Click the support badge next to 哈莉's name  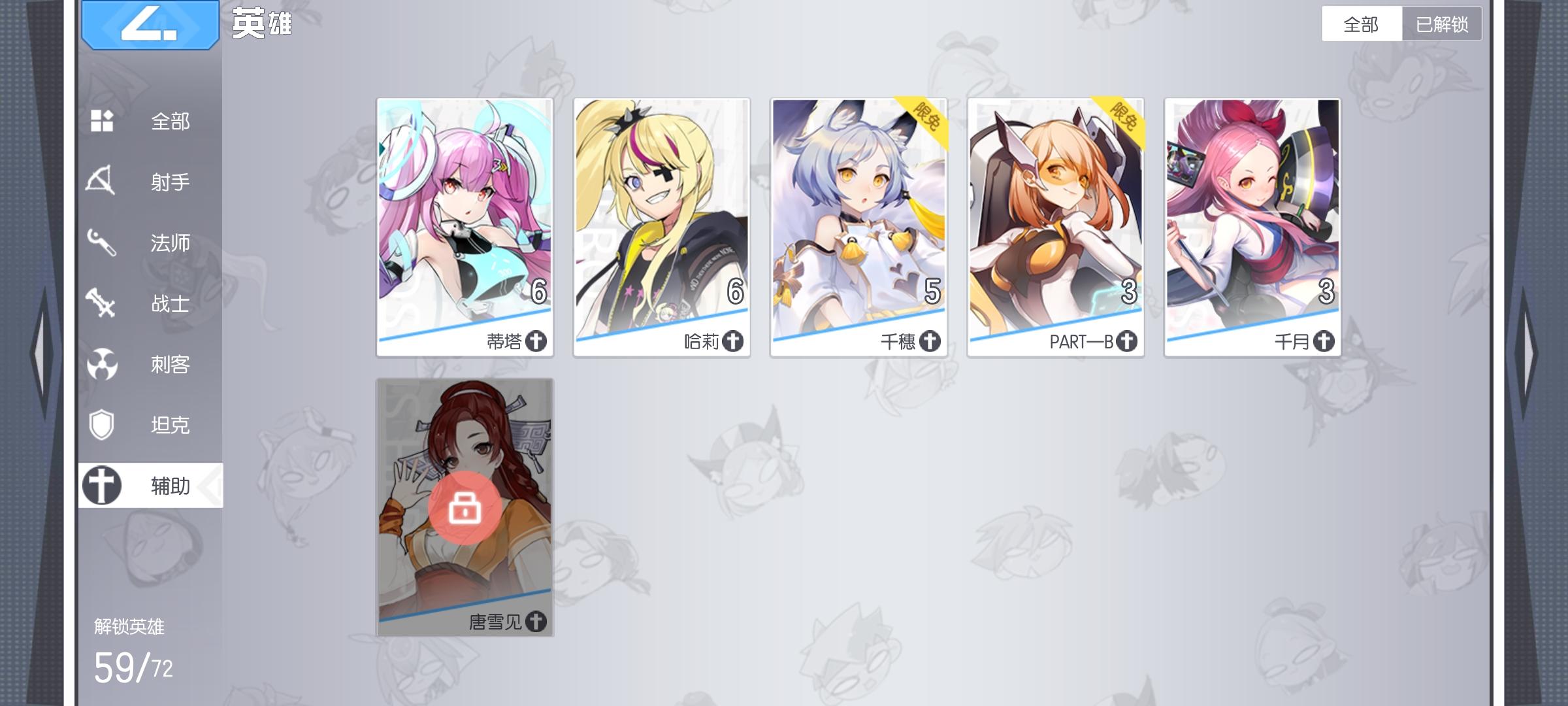pyautogui.click(x=734, y=341)
